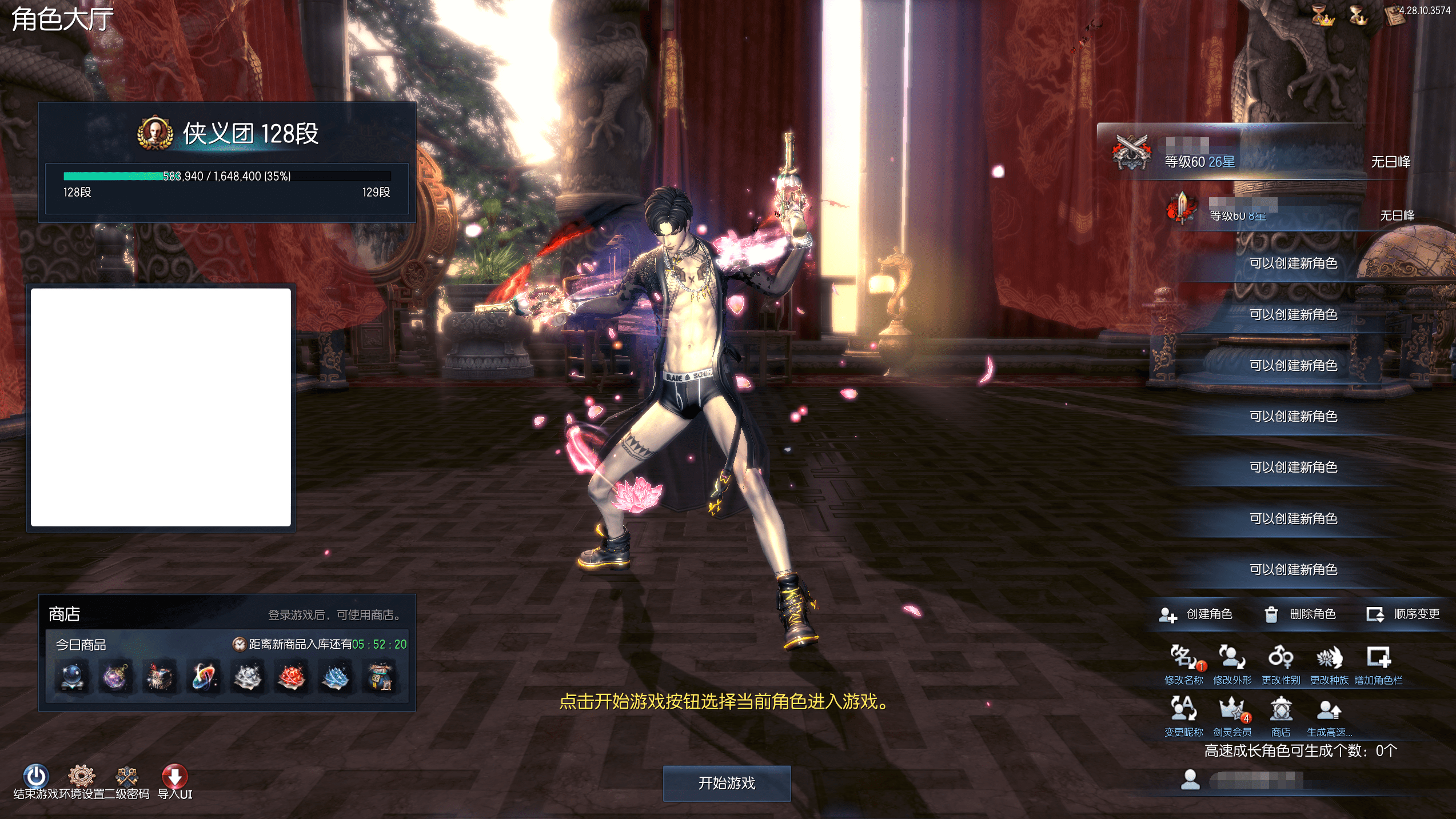Open the 修改名称 rename icon
Screen dimensions: 1456x819
pos(1183,658)
